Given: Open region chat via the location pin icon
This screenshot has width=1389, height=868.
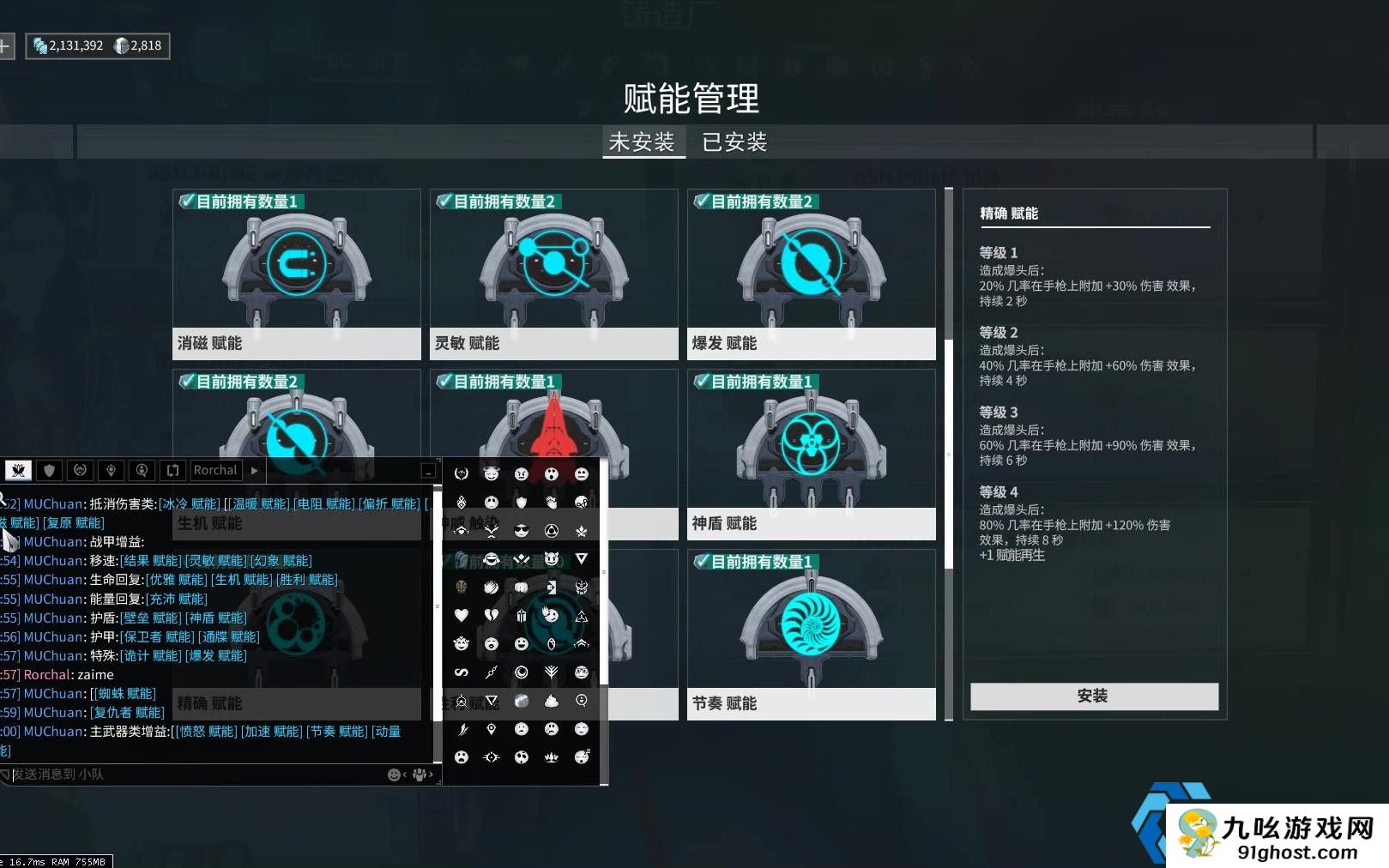Looking at the screenshot, I should click(111, 470).
